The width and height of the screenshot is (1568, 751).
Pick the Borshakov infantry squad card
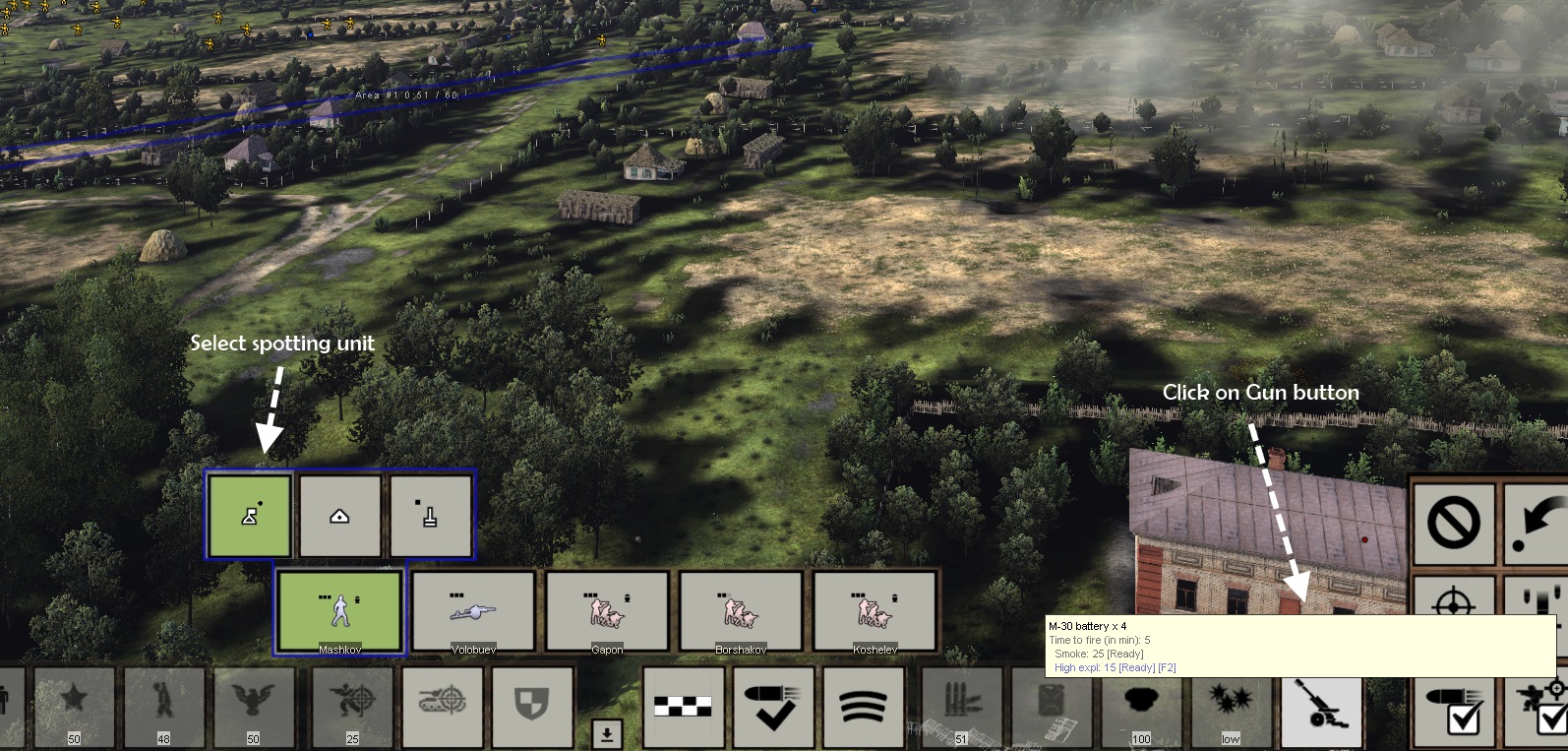(x=741, y=611)
